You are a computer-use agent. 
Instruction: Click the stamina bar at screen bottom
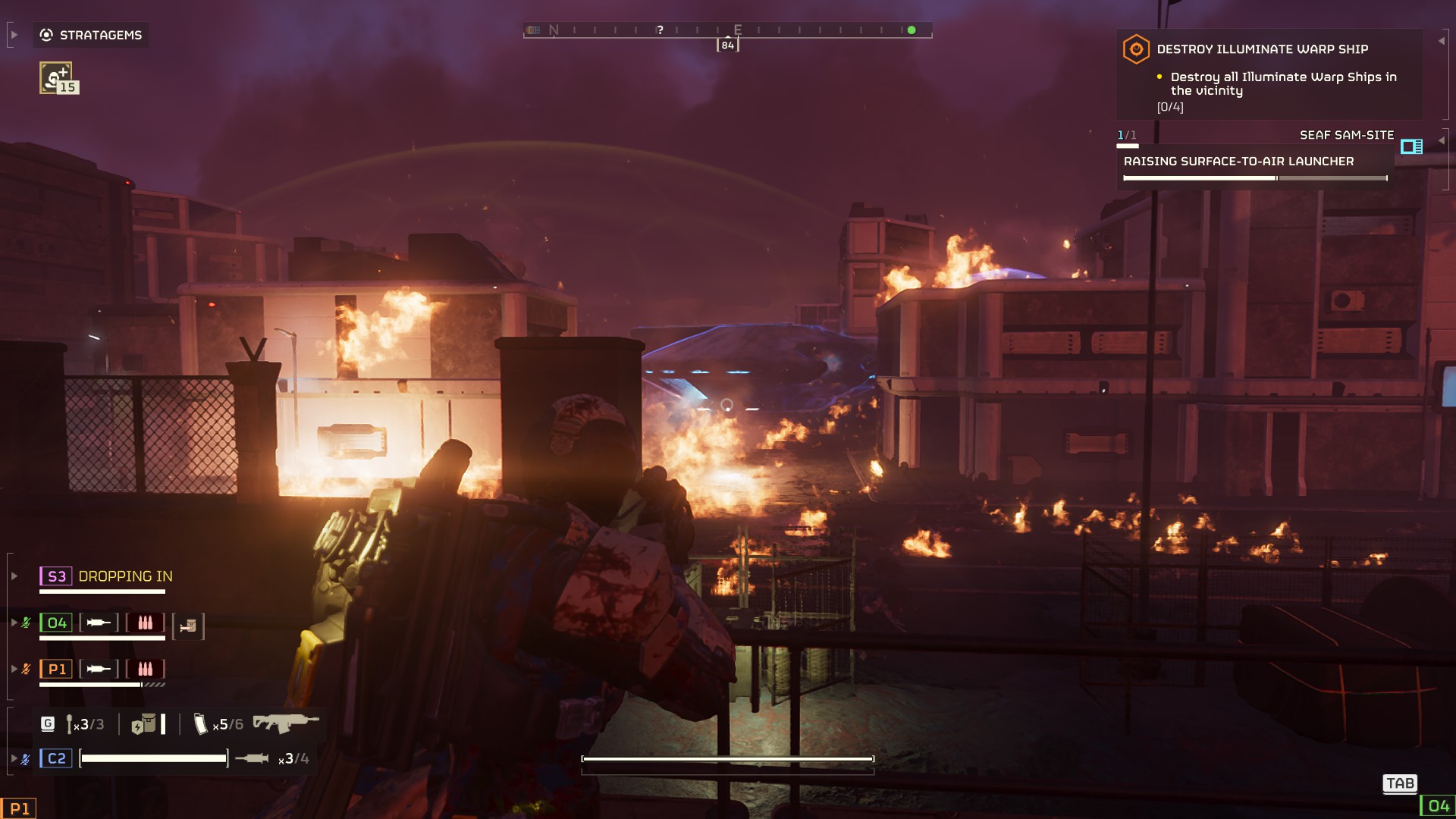coord(726,758)
